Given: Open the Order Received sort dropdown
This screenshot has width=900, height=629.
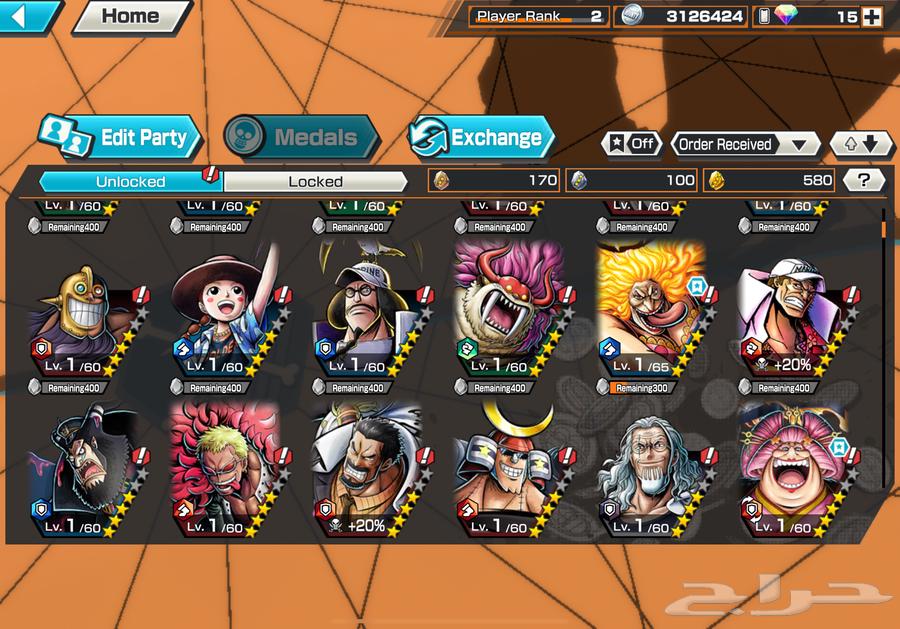Looking at the screenshot, I should 745,144.
